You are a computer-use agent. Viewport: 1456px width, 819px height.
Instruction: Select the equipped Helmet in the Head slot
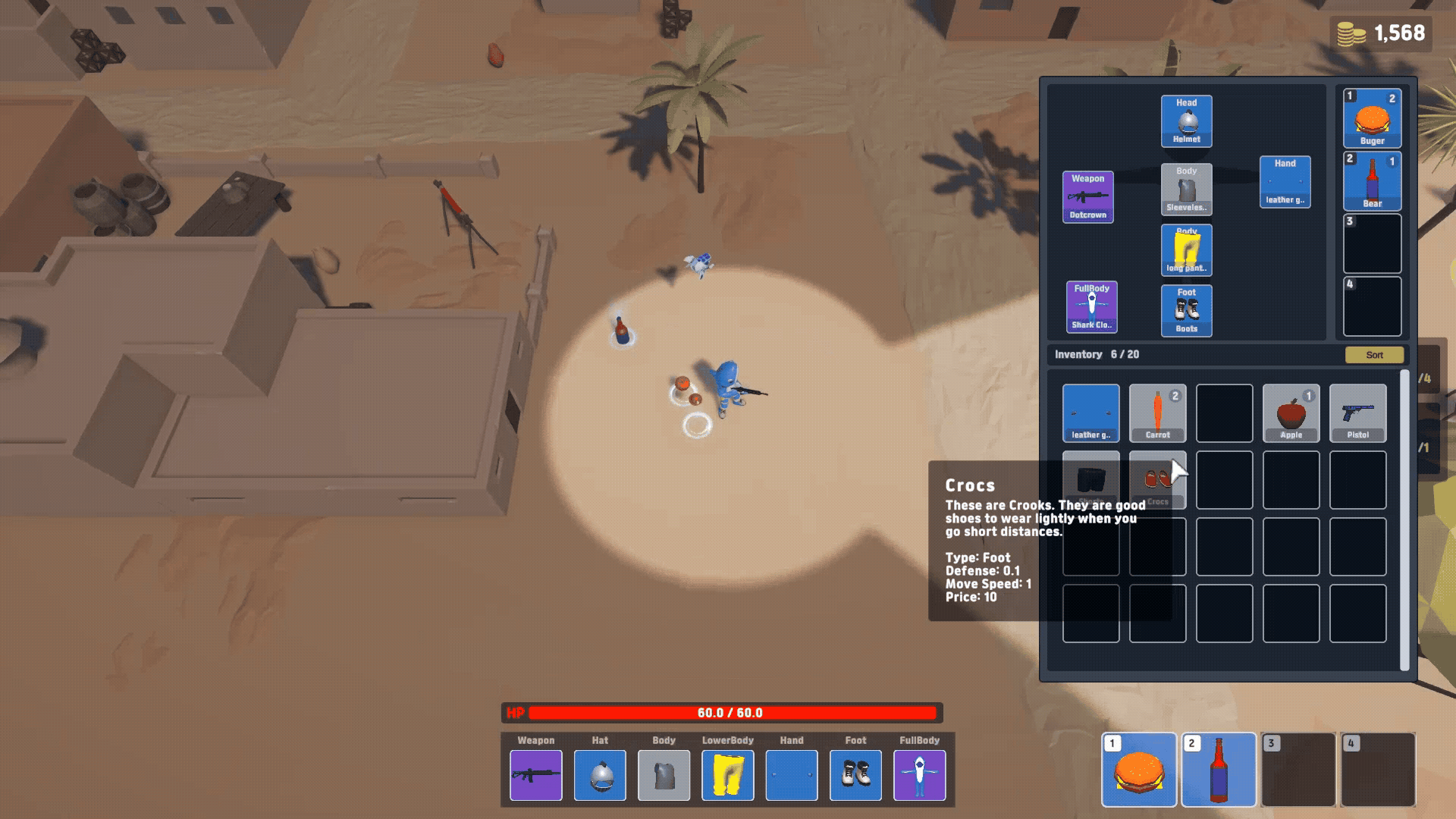click(x=1185, y=121)
